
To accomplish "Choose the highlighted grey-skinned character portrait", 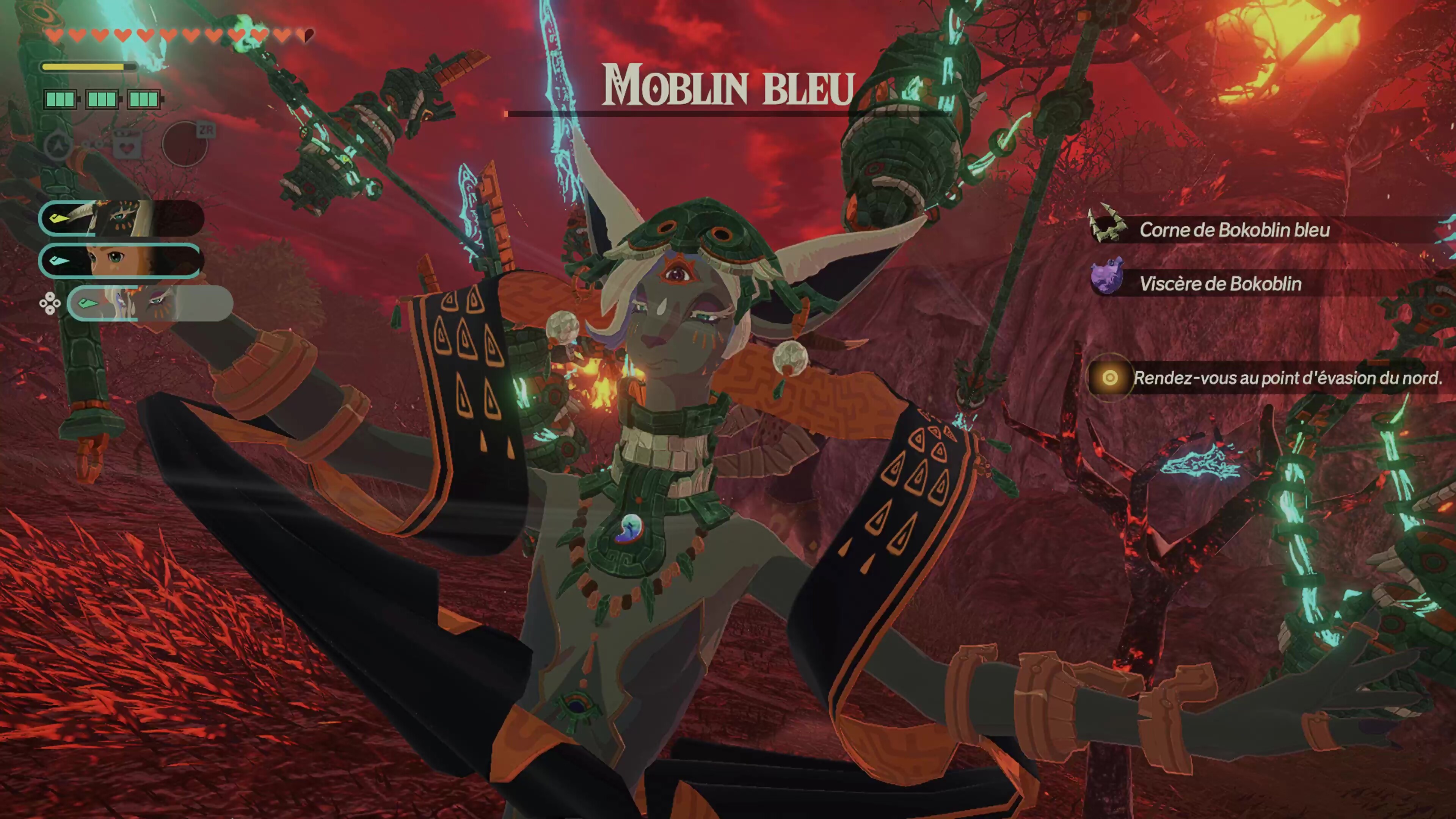I will (x=149, y=303).
